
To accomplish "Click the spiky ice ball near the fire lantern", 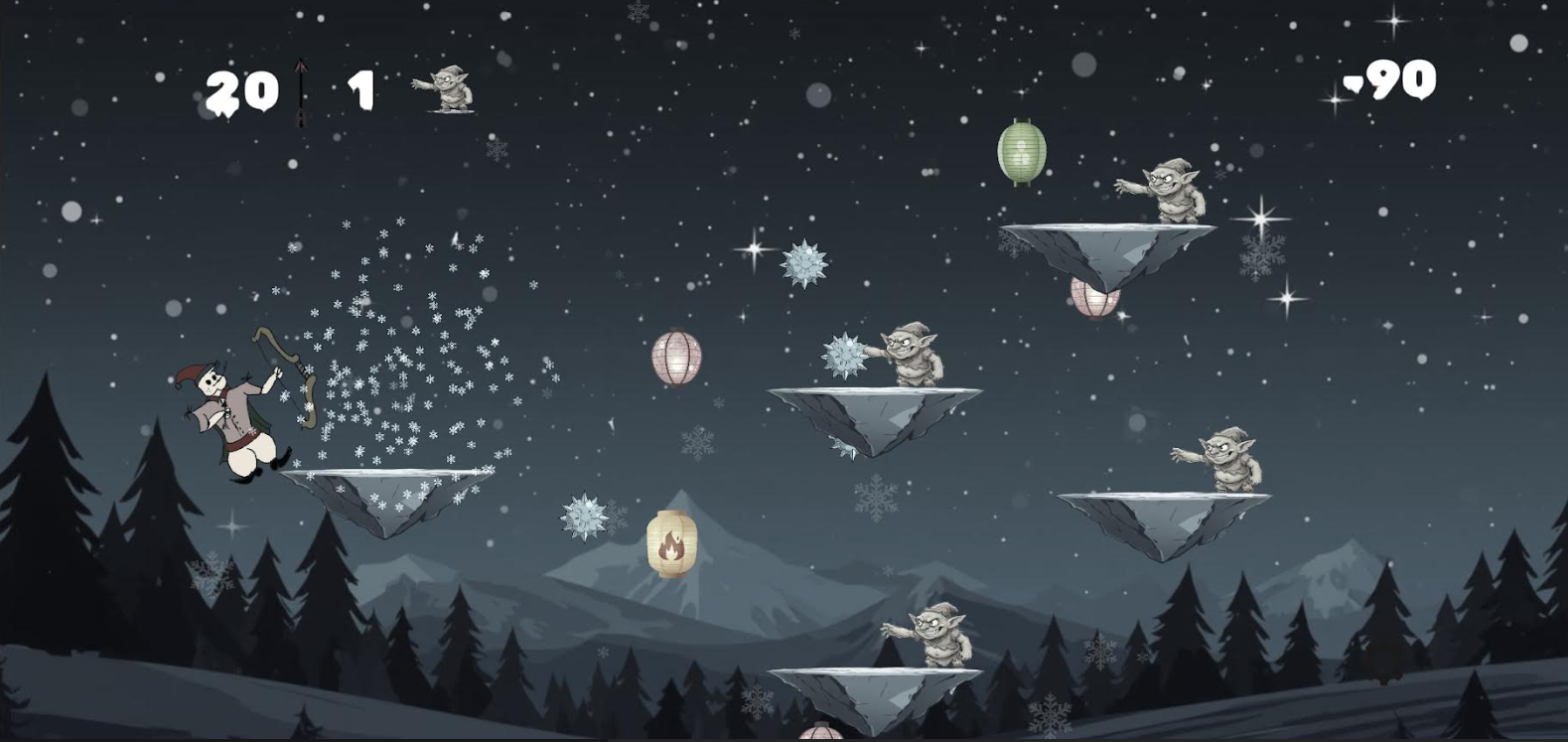I will point(586,518).
